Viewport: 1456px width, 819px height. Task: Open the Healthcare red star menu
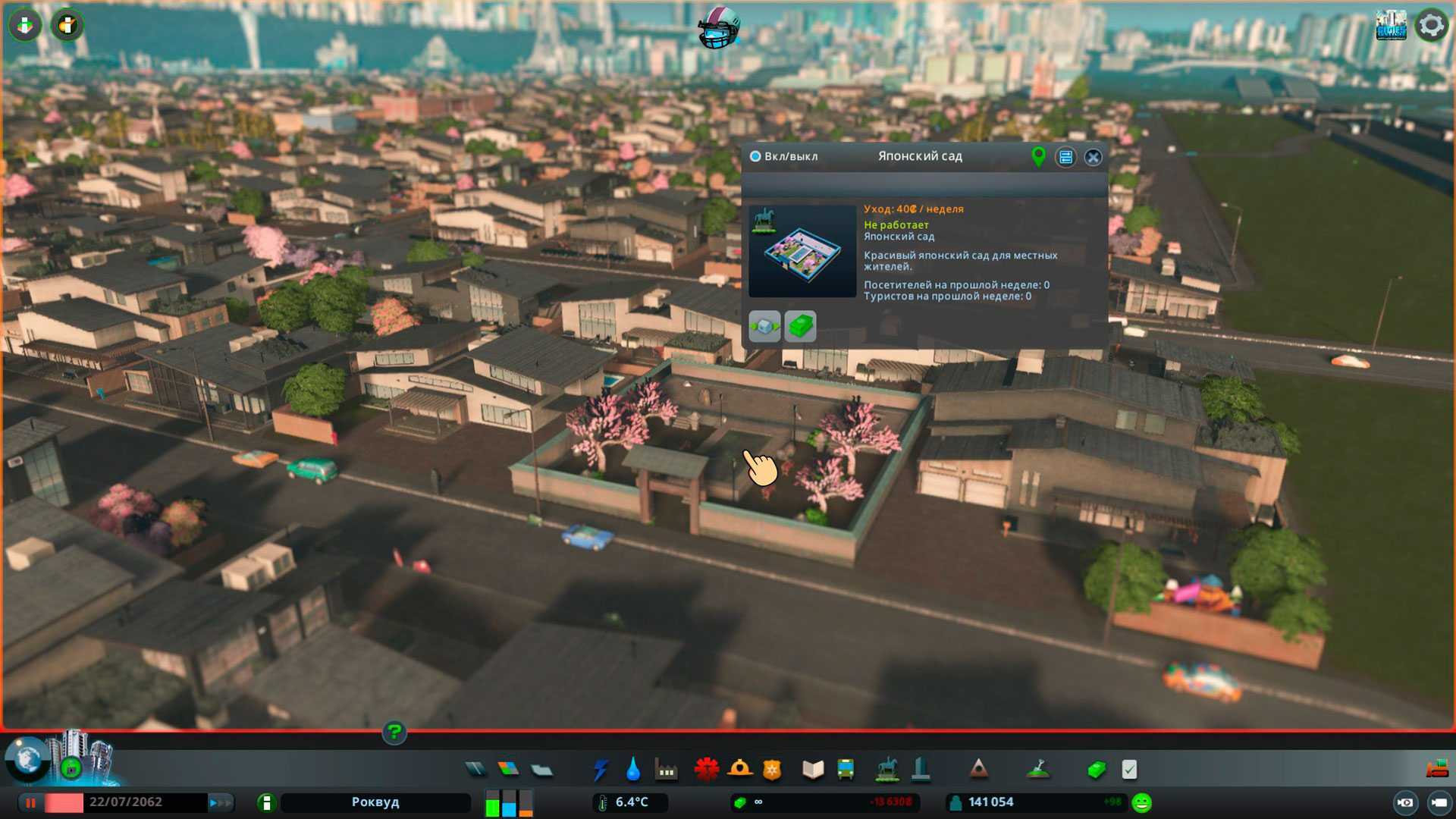tap(706, 770)
